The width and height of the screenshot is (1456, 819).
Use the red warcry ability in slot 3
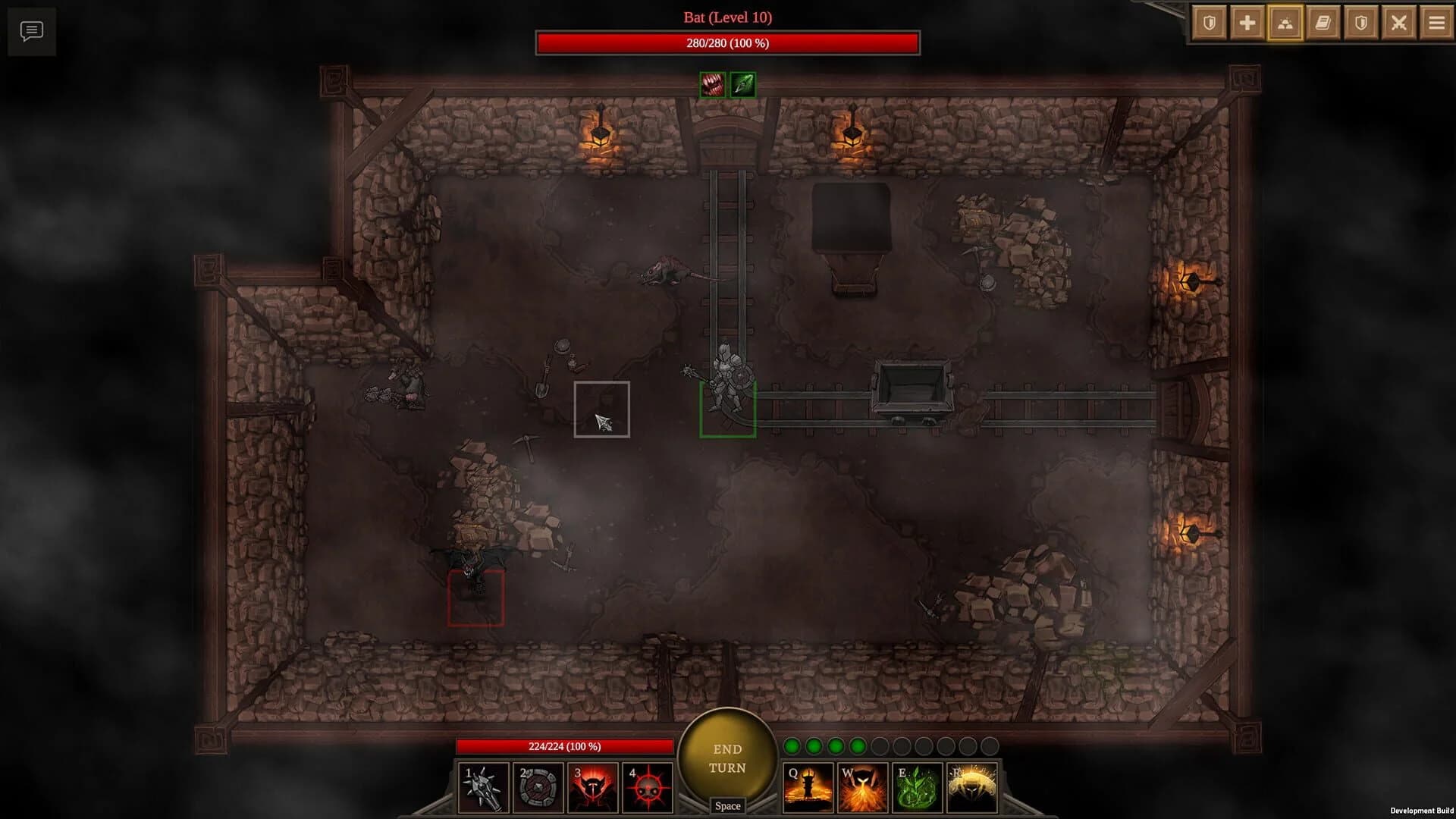coord(591,787)
